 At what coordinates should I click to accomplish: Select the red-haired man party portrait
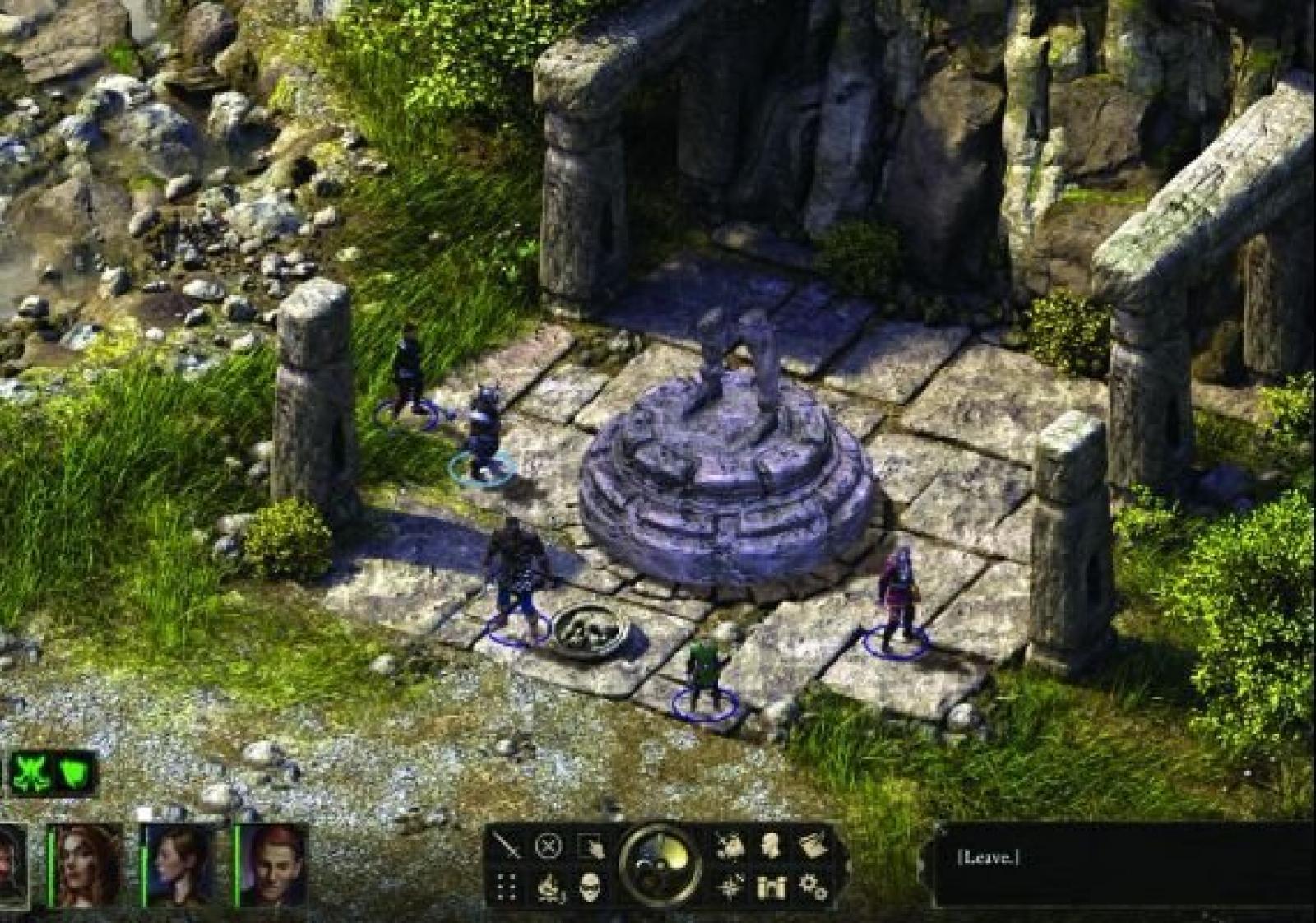(x=274, y=864)
